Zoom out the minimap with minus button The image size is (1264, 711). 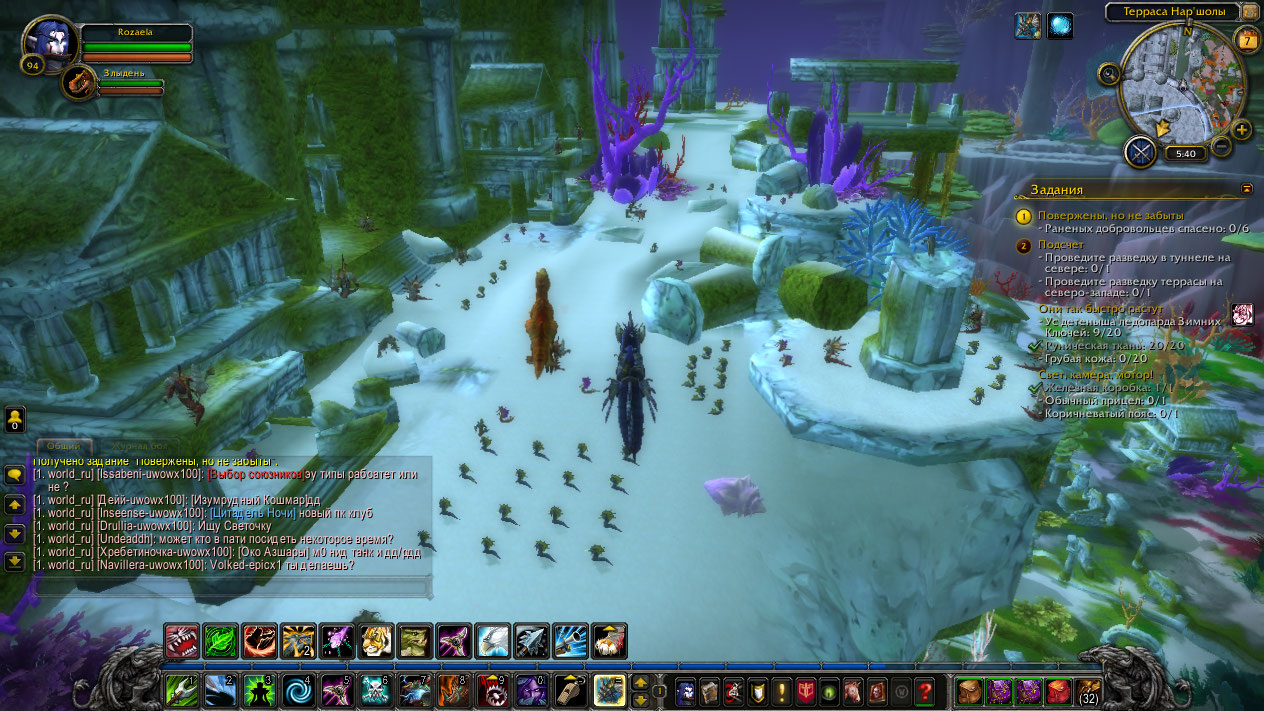click(1221, 146)
